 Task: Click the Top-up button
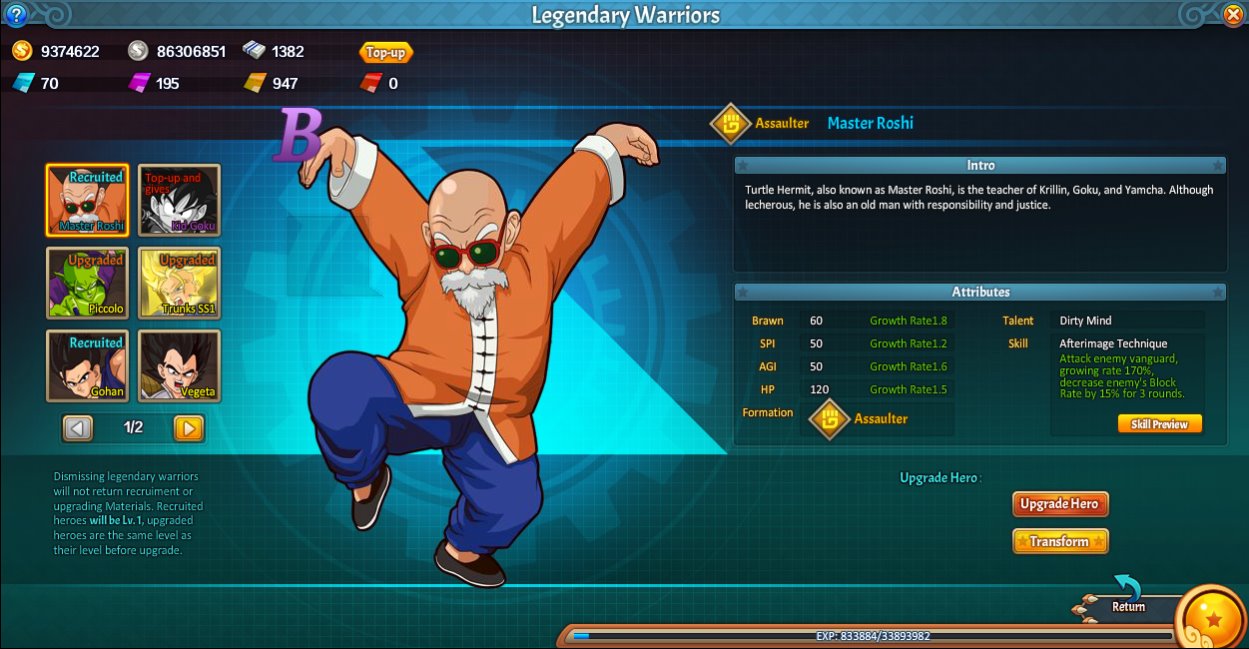tap(386, 52)
